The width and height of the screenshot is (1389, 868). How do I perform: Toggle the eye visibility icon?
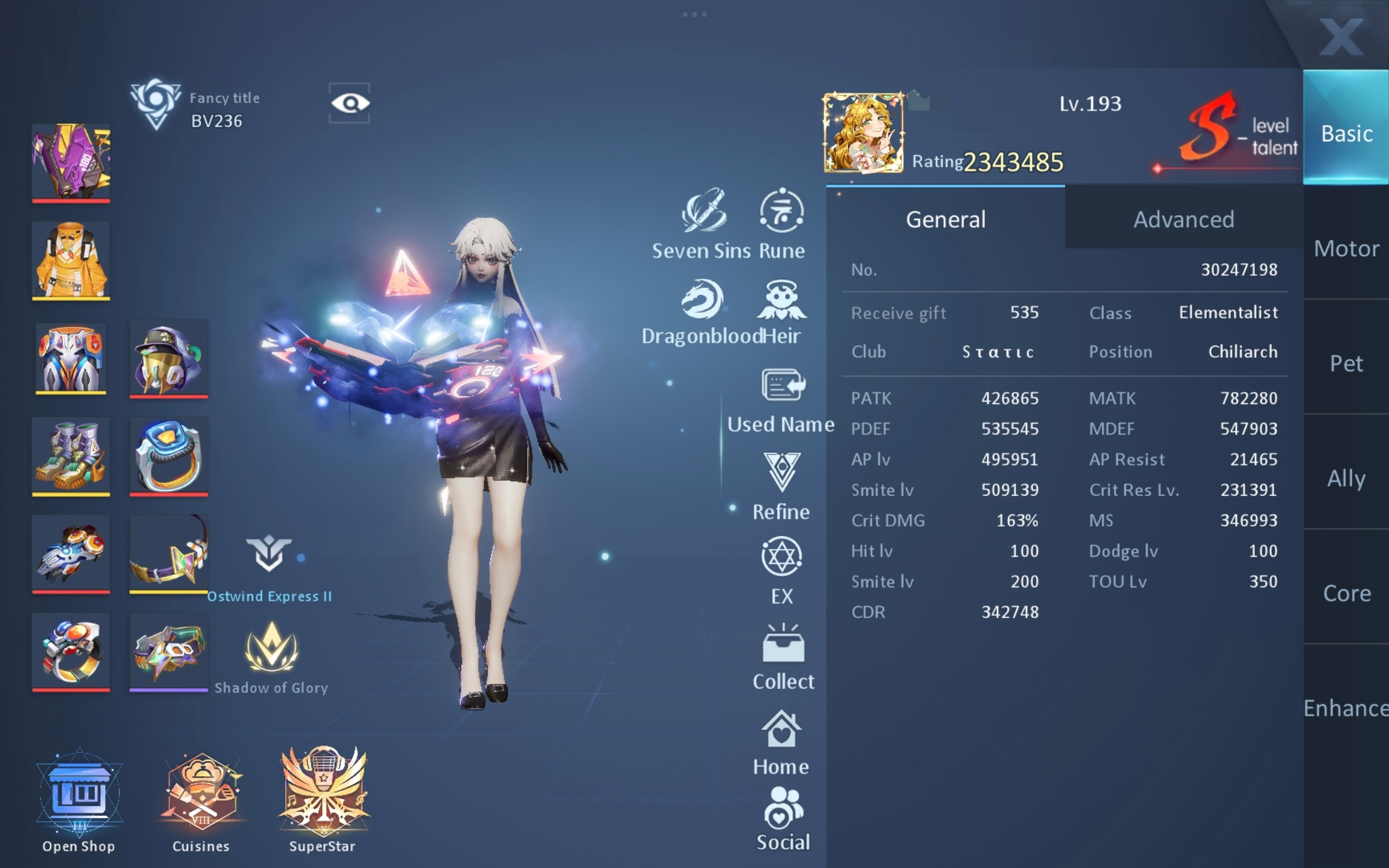click(349, 103)
